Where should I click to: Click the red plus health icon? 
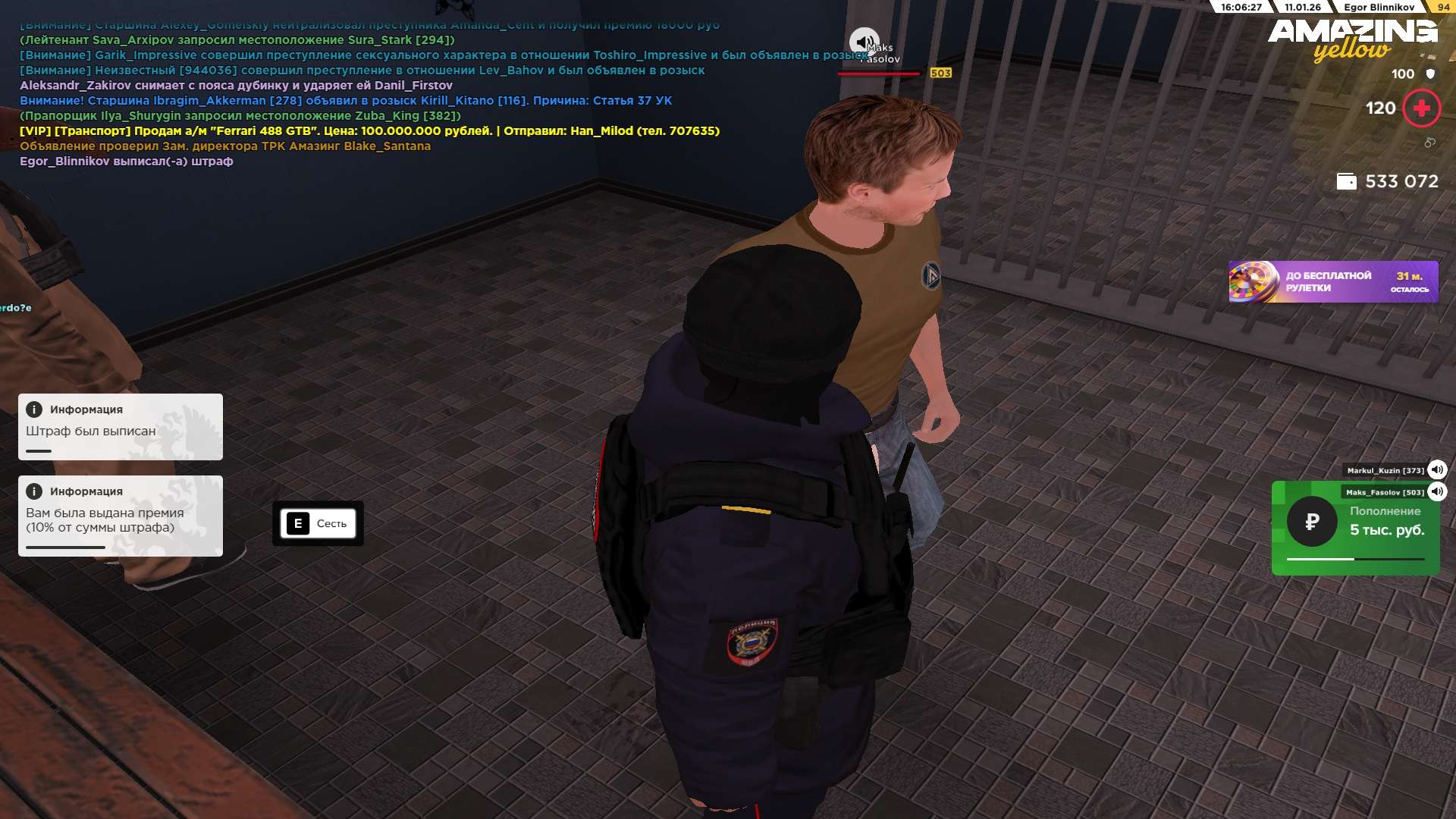[x=1421, y=108]
